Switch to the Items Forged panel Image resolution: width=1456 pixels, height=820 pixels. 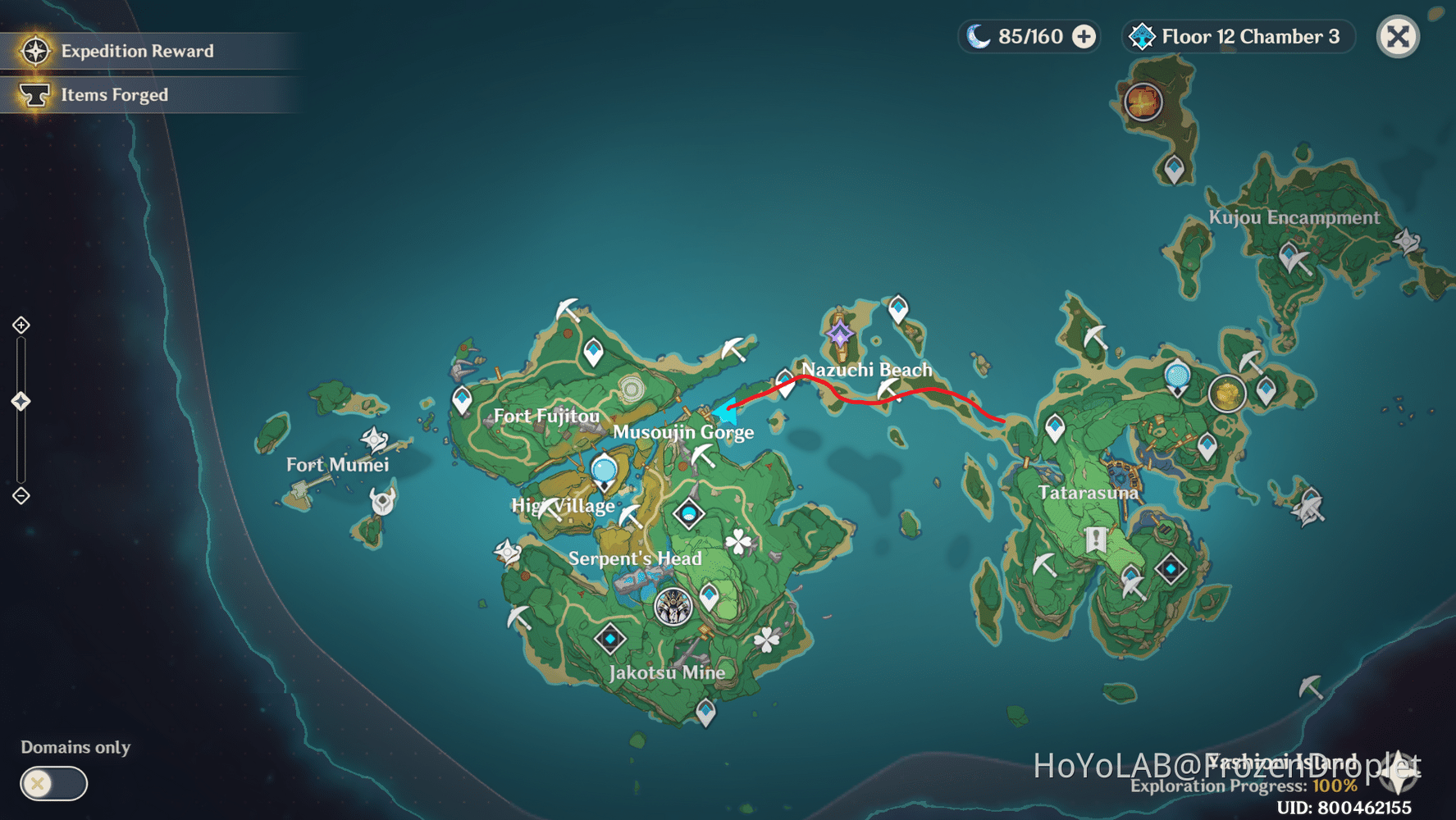click(x=115, y=94)
